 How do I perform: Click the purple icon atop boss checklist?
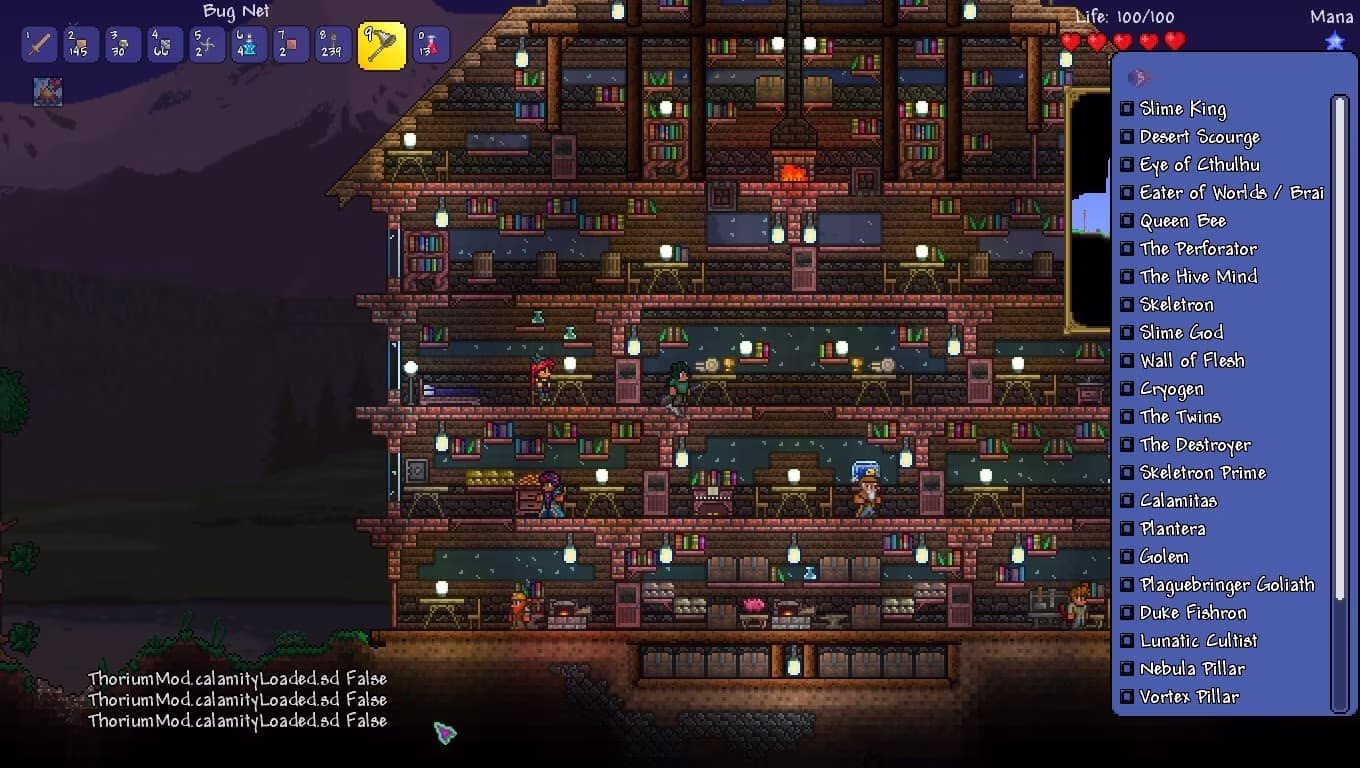pos(1138,78)
